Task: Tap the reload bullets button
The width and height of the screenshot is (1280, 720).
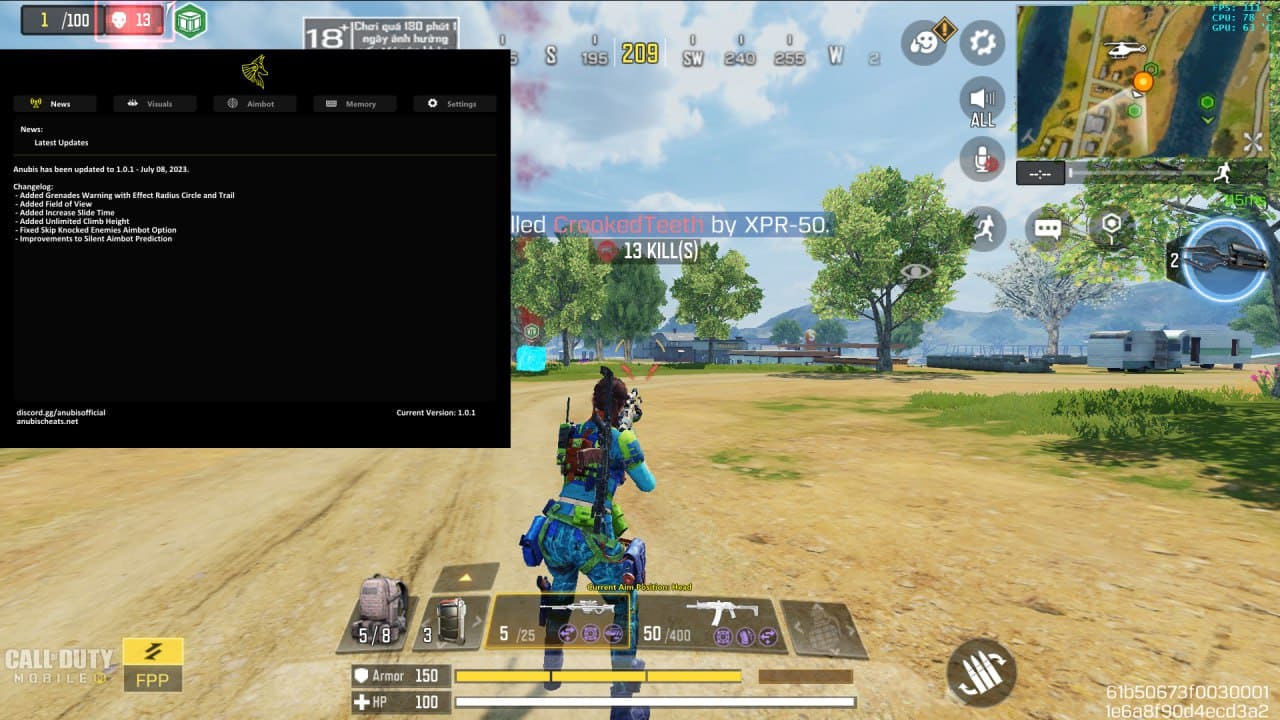Action: [x=981, y=672]
